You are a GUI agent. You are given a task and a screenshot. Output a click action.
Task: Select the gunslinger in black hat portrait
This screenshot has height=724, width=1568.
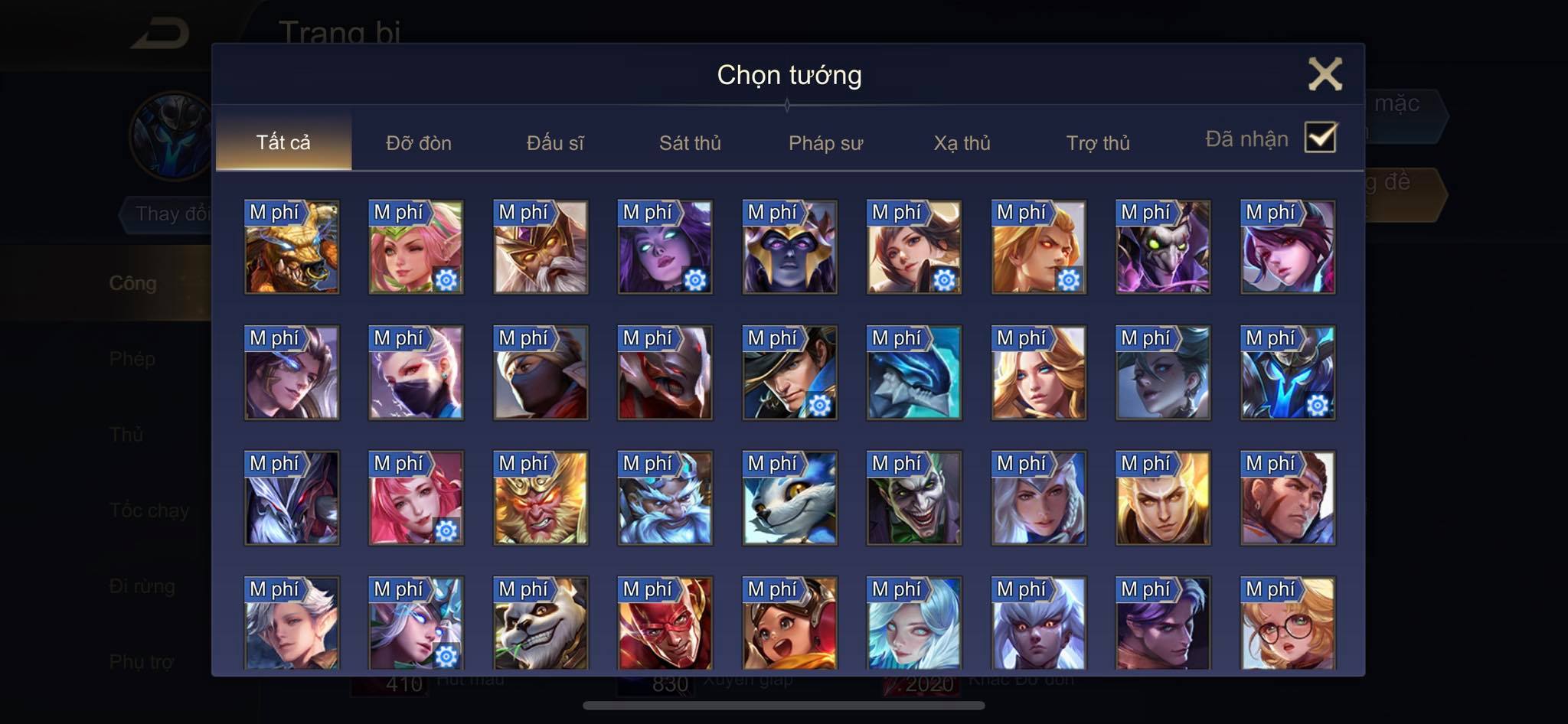pos(789,373)
